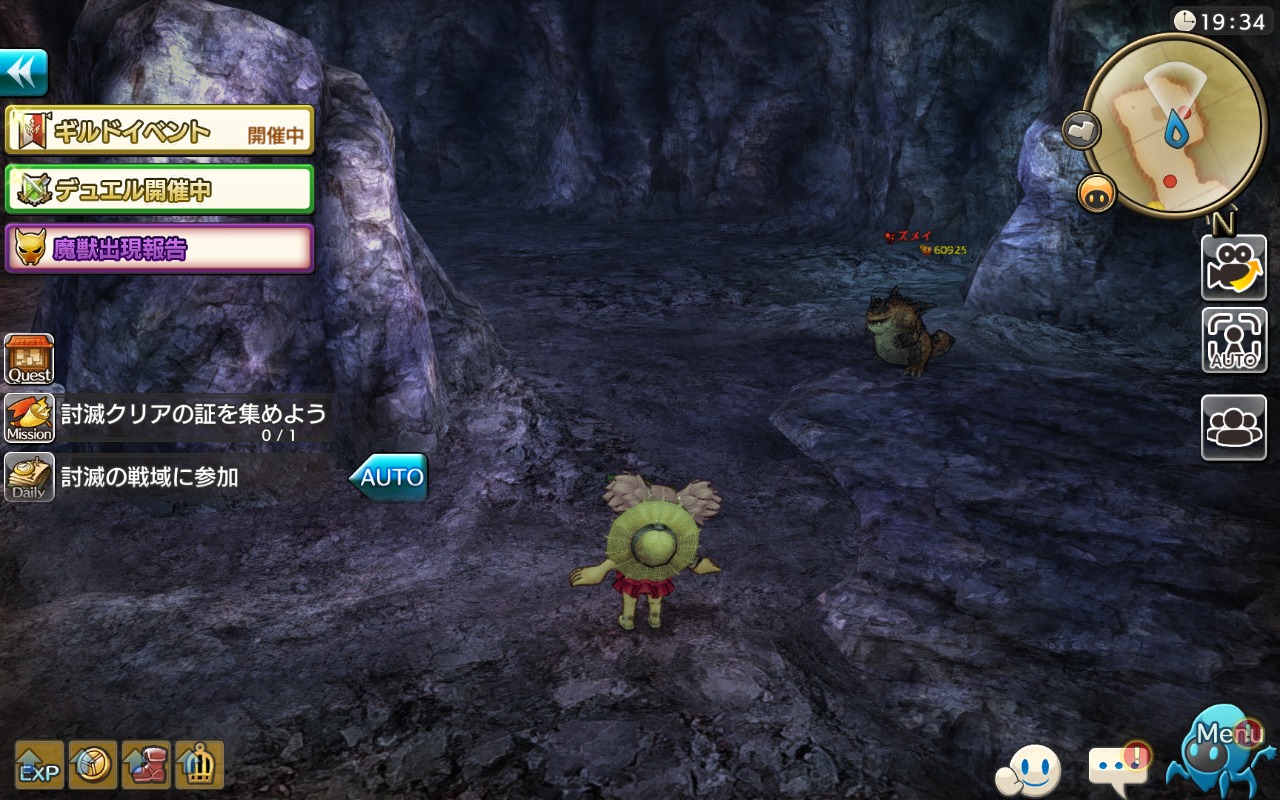The width and height of the screenshot is (1280, 800).
Task: Click the EXP boost icon
Action: tap(39, 766)
